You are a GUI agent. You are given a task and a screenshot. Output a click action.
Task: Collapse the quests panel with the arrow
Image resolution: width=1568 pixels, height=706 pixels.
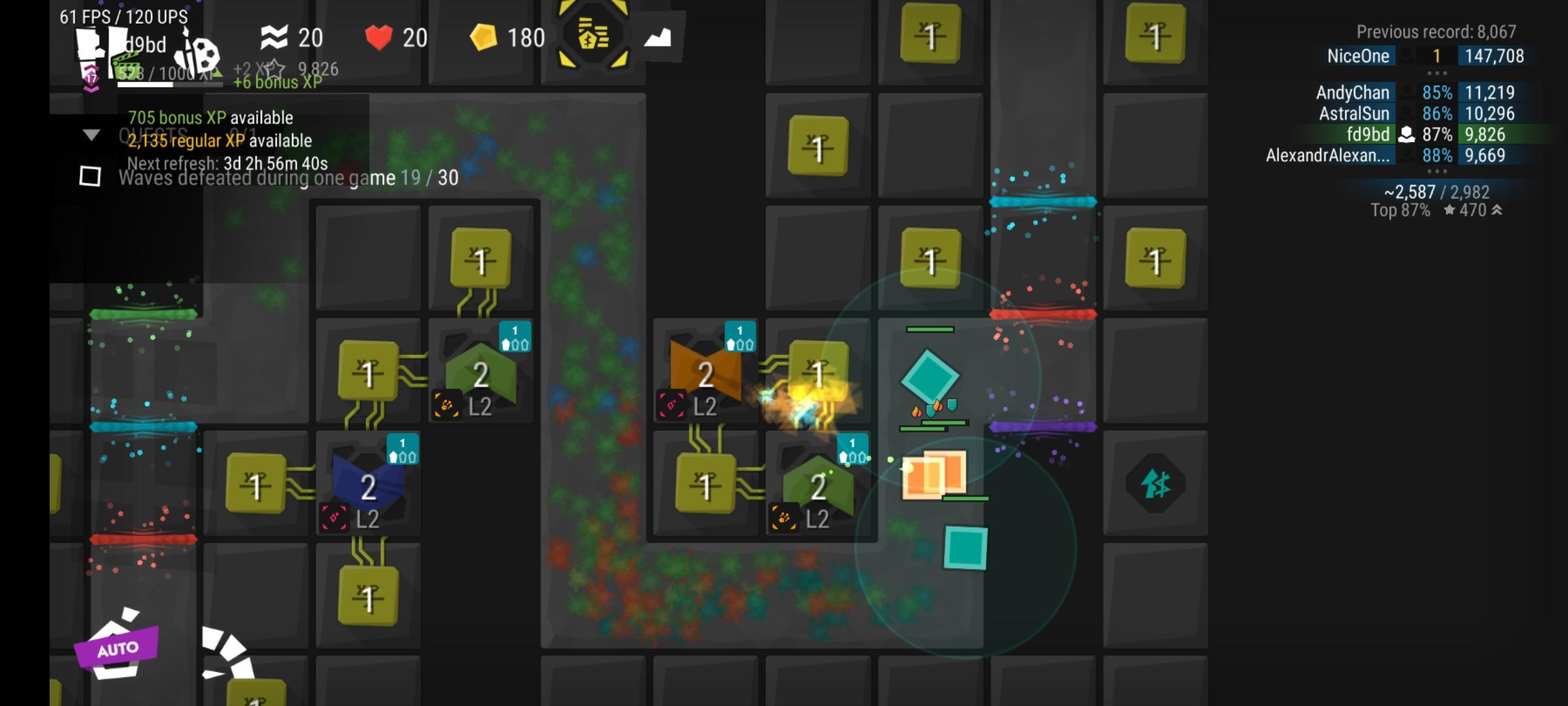91,135
